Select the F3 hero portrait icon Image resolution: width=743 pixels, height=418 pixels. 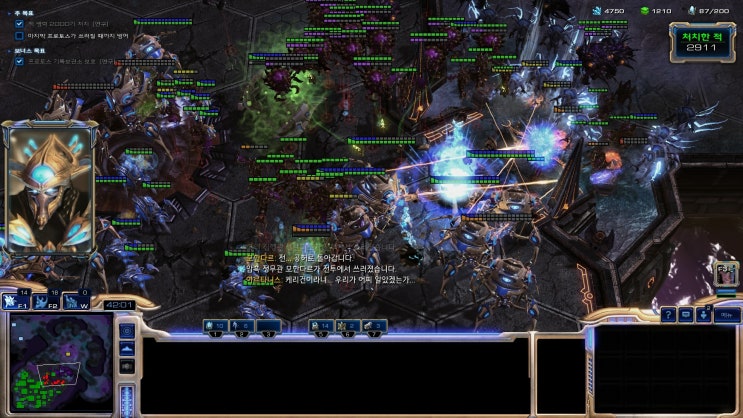(x=726, y=274)
